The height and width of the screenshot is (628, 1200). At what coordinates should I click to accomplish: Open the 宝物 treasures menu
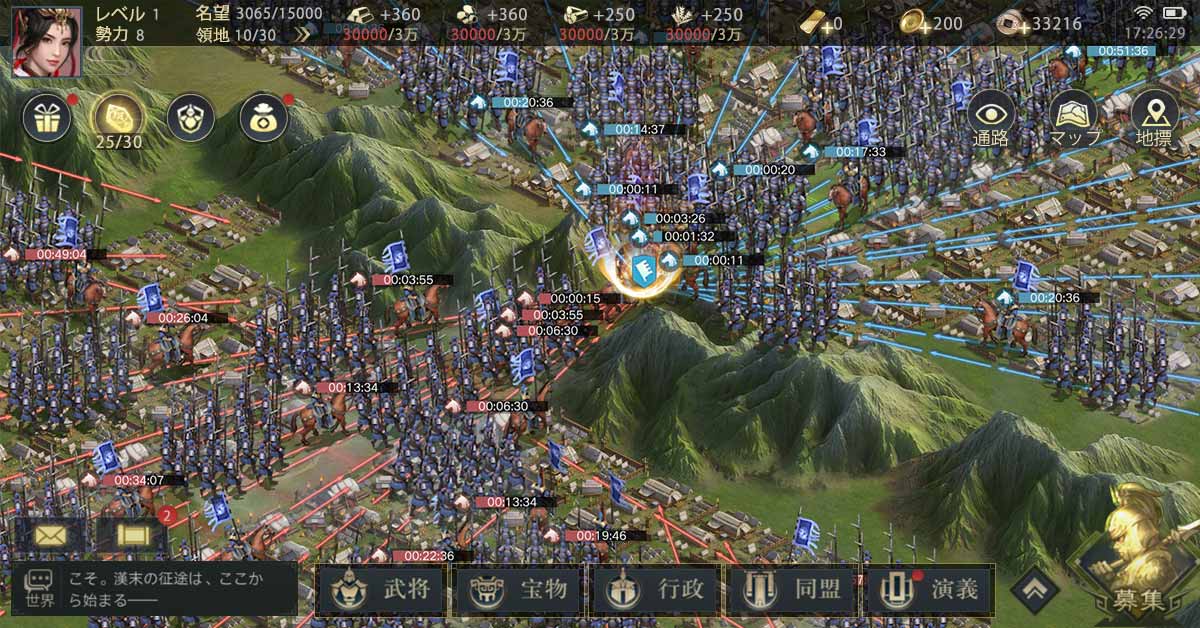(520, 589)
